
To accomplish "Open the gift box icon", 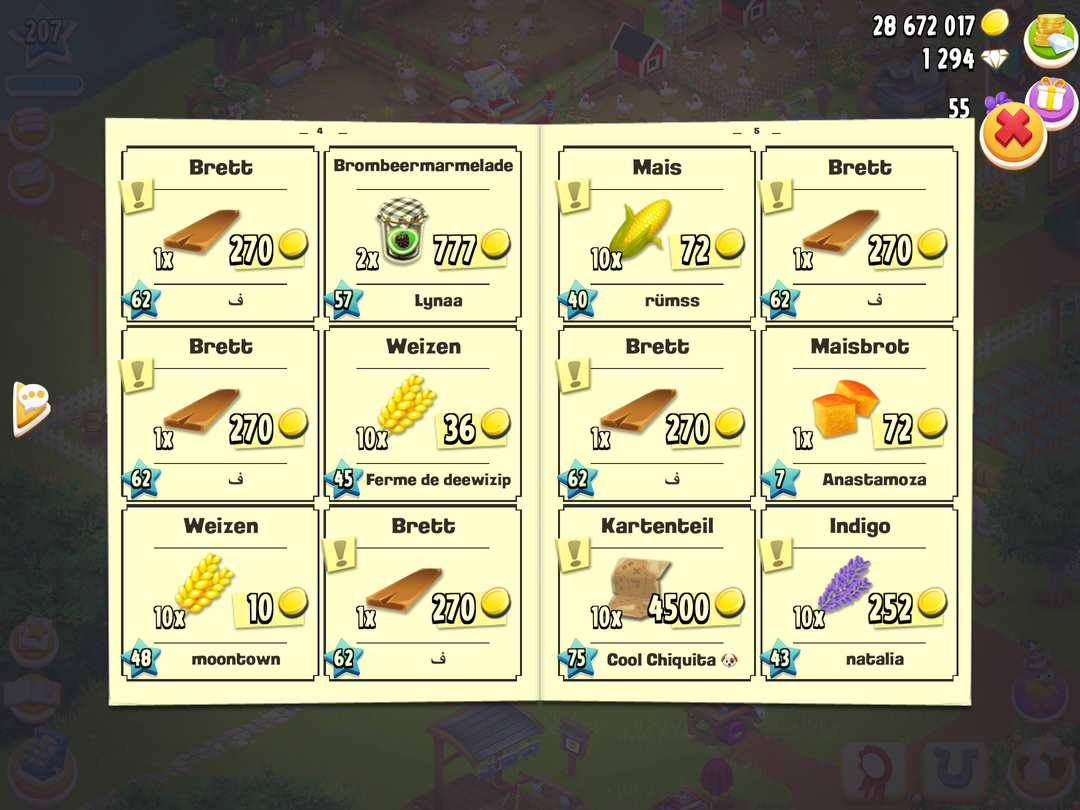I will pyautogui.click(x=1049, y=98).
